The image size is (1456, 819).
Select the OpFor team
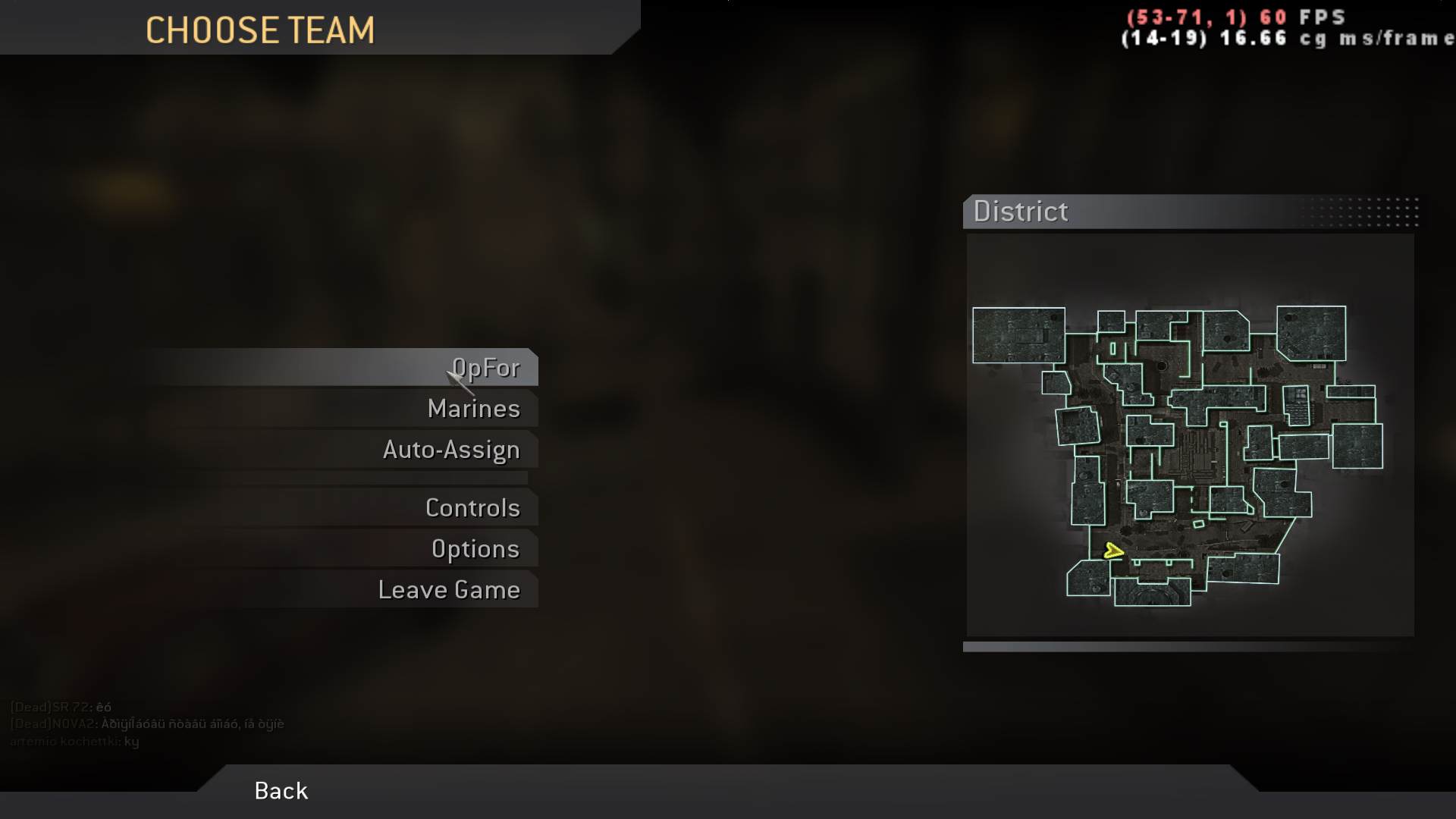[485, 367]
